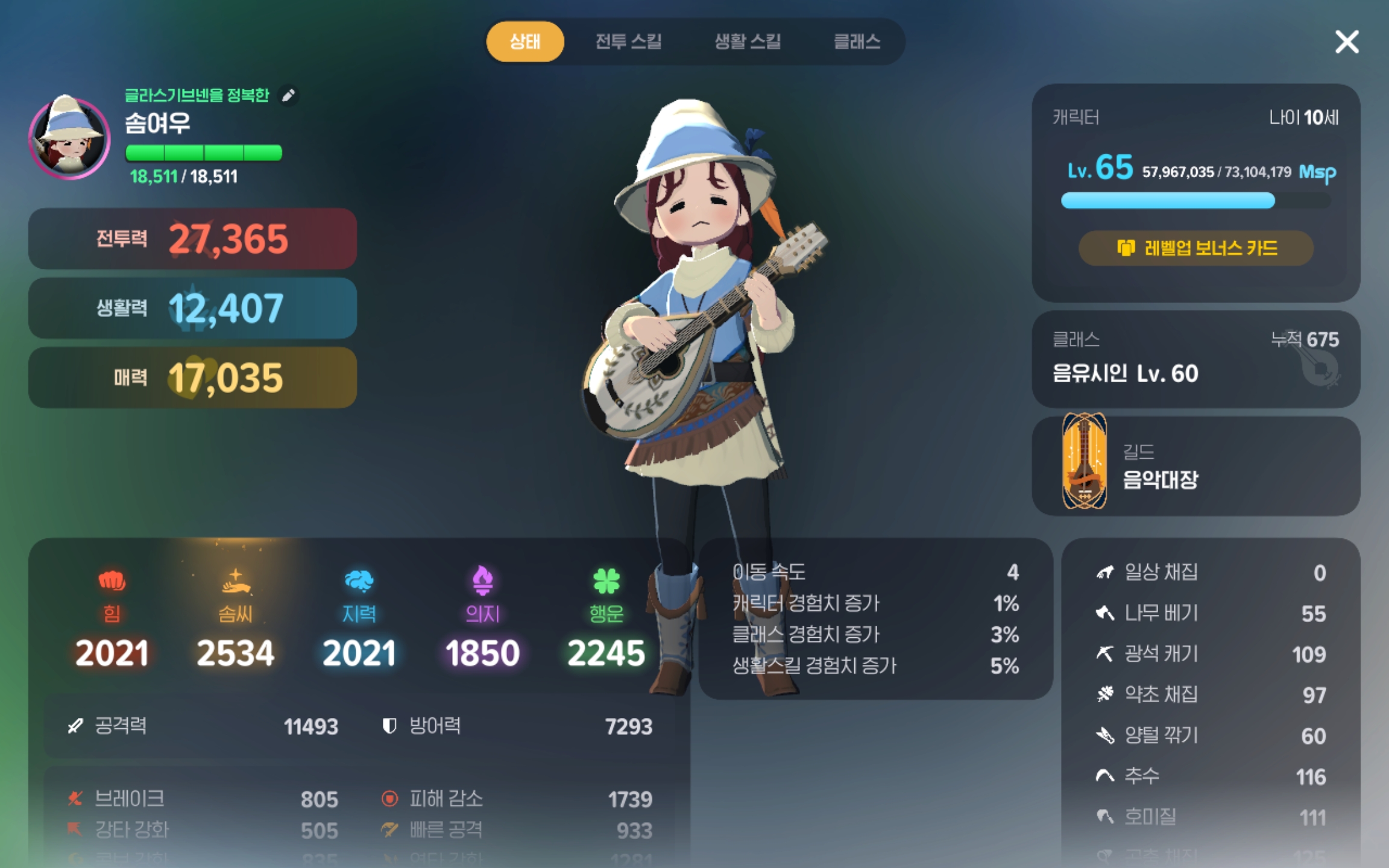Select the 매력 charm panel
Screen dimensions: 1389x868
coord(192,377)
